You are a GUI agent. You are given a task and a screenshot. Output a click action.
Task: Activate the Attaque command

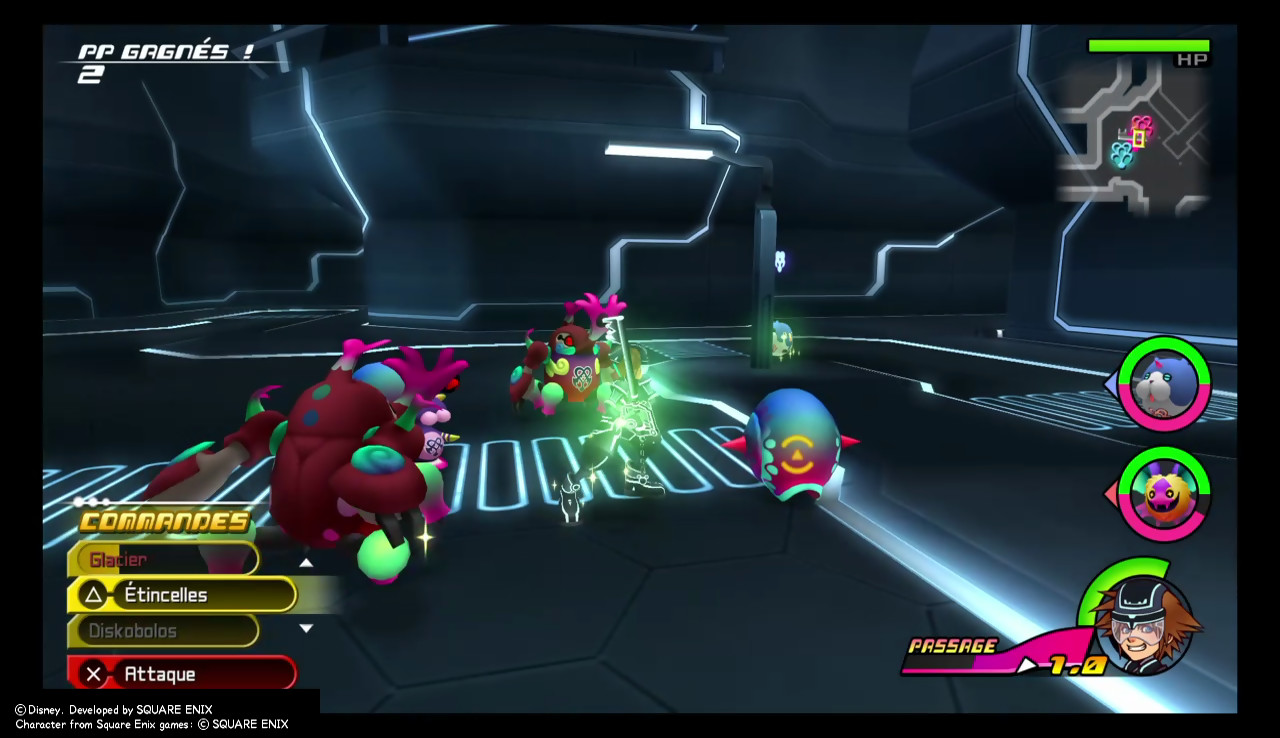point(182,674)
